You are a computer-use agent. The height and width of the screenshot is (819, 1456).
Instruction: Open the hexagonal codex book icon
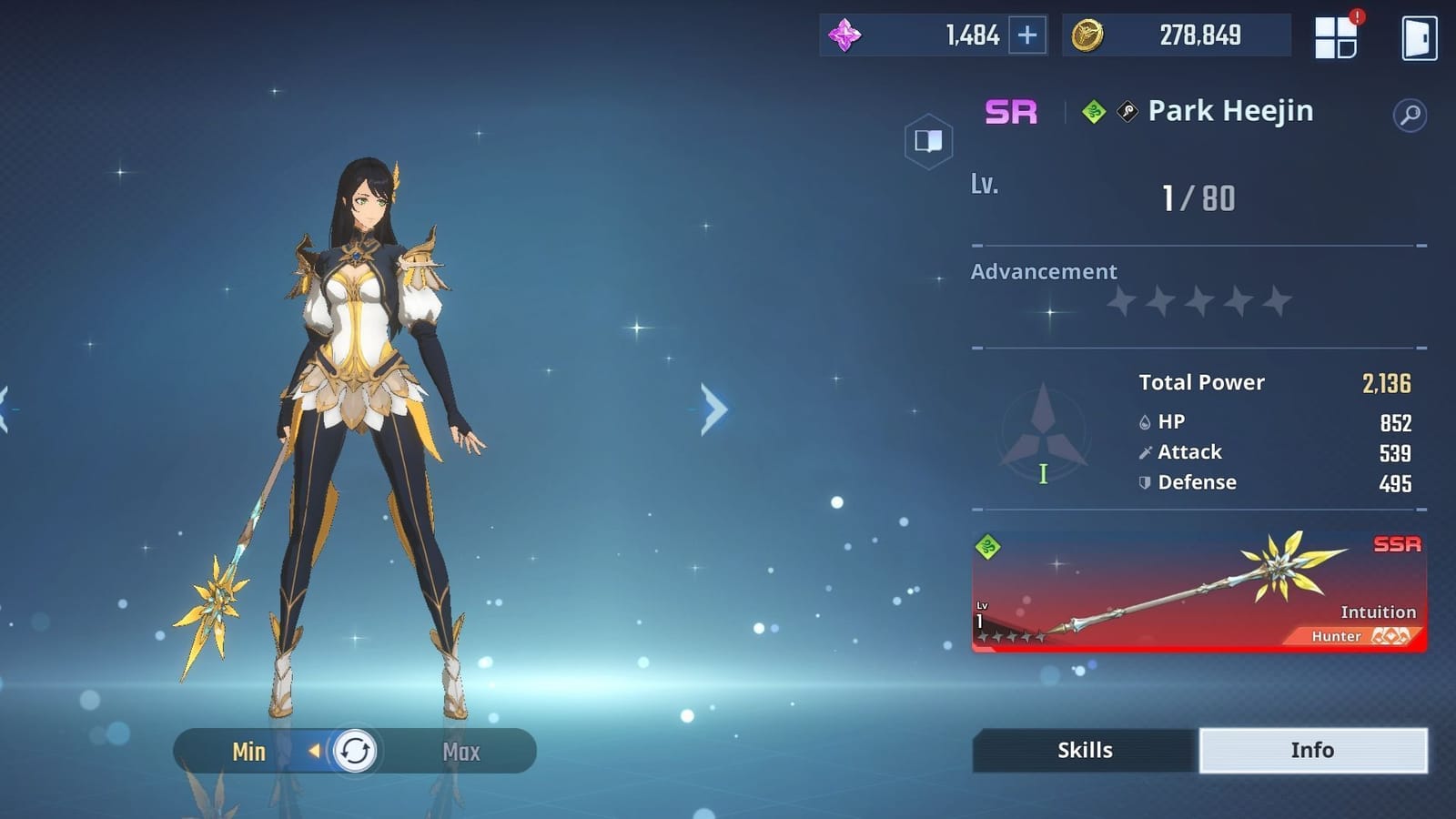(x=927, y=142)
